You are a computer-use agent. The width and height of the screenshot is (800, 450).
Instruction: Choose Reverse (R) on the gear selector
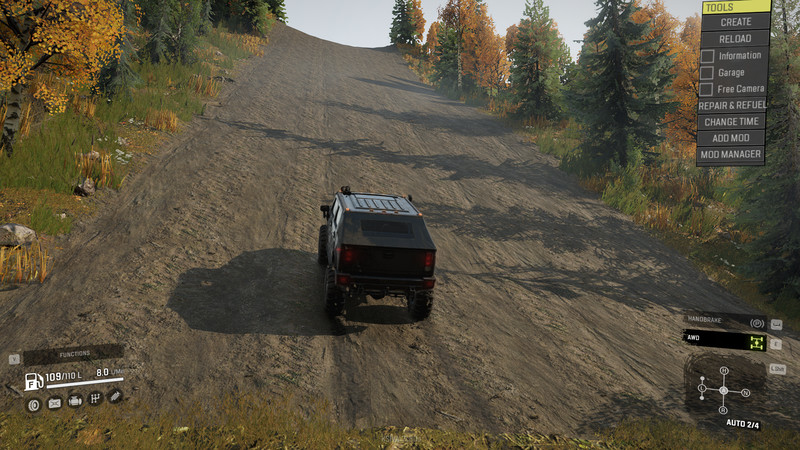pos(723,410)
